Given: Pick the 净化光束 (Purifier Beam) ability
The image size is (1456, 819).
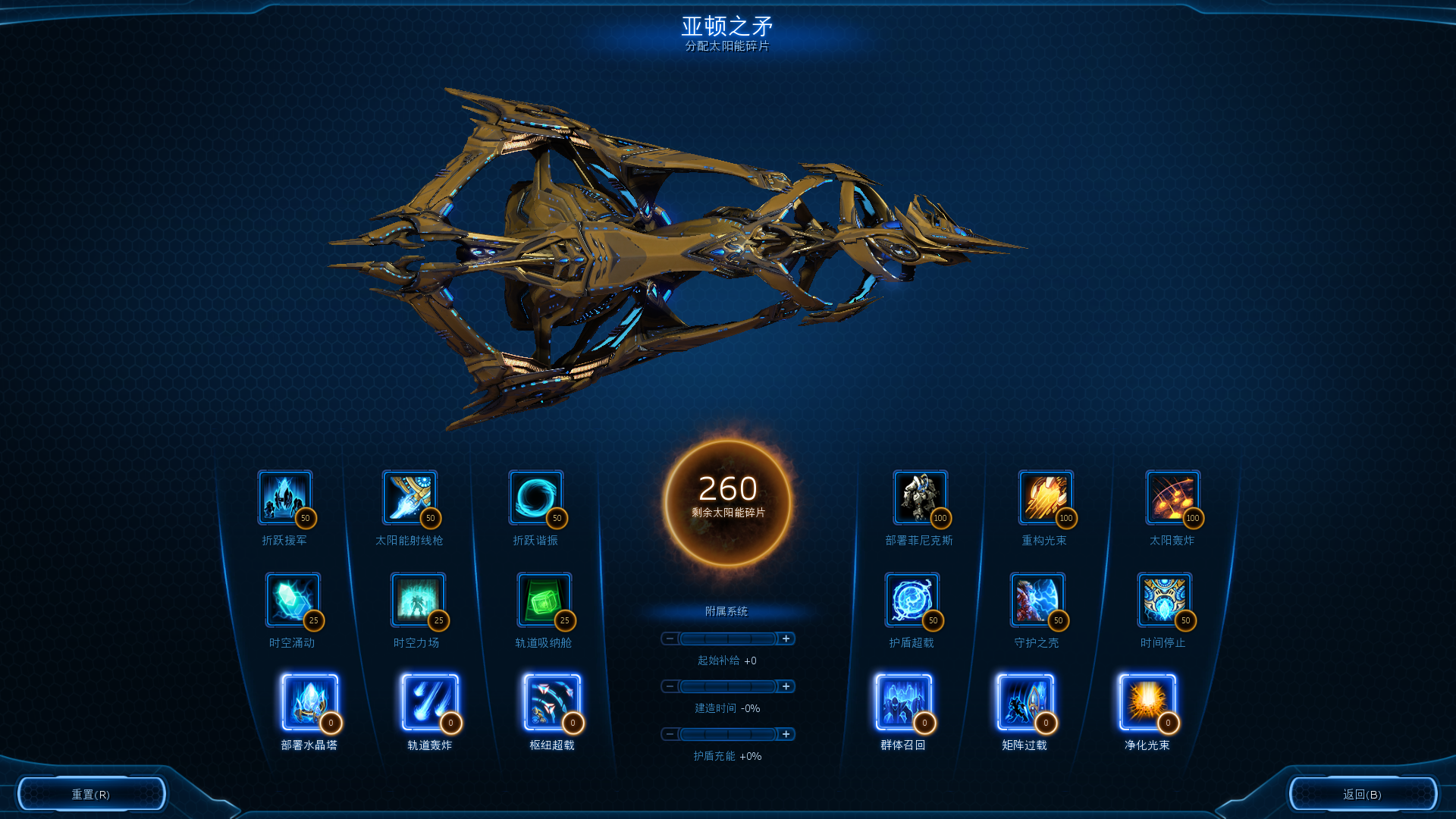Looking at the screenshot, I should click(x=1147, y=701).
